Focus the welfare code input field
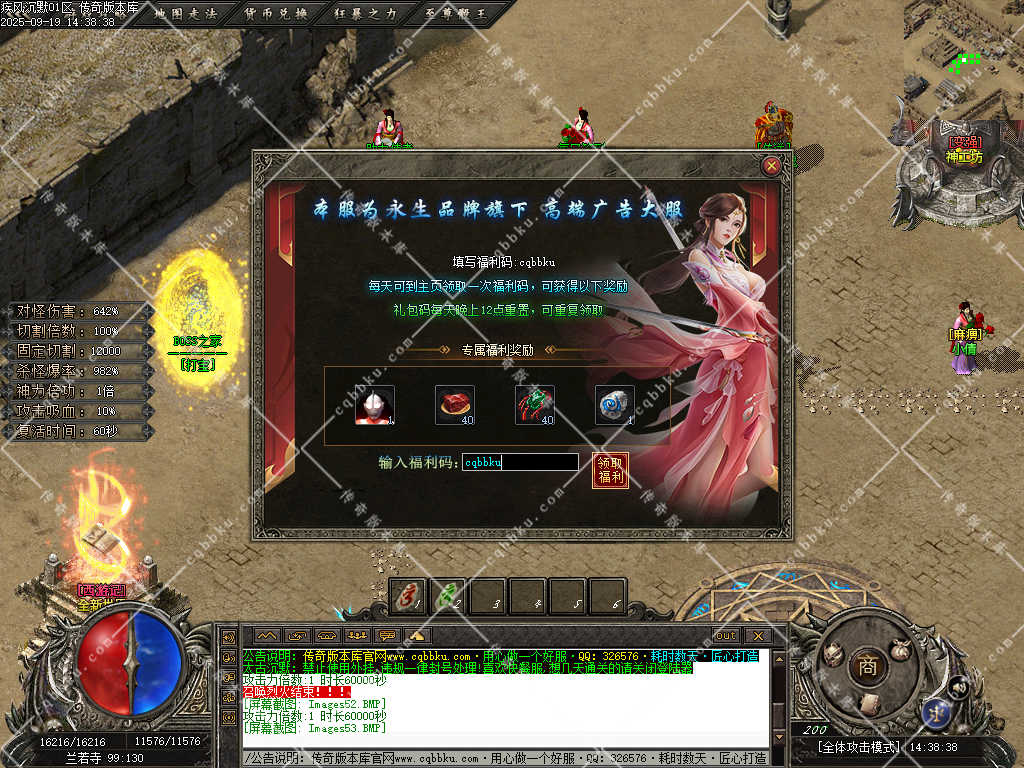Screen dimensions: 1024x768 coord(520,462)
